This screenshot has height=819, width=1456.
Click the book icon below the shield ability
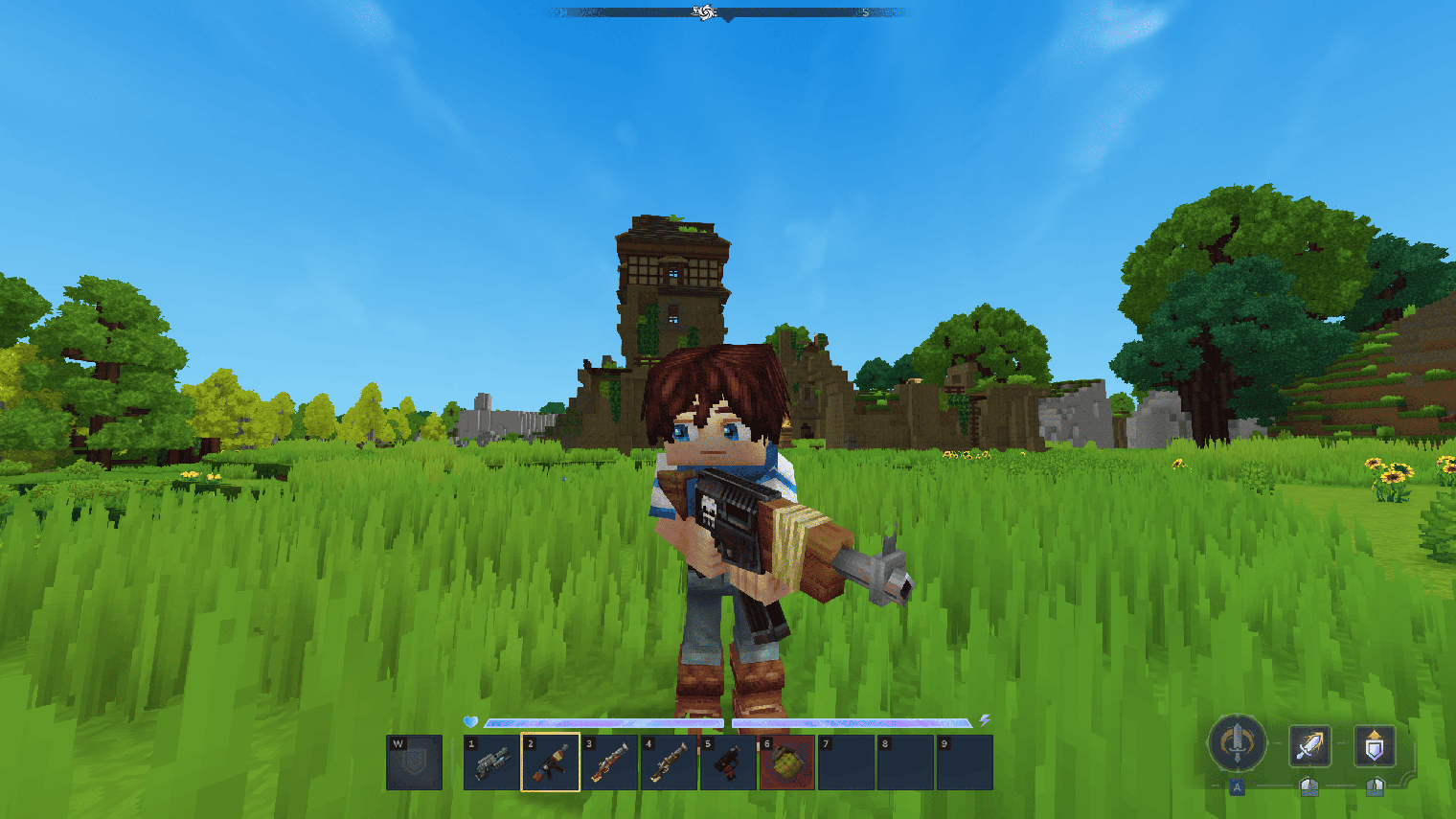[1374, 786]
